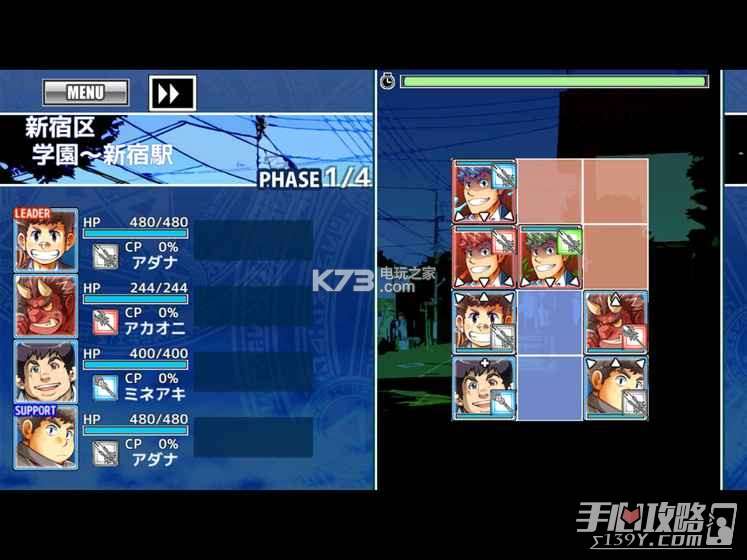747x560 pixels.
Task: Select the grinning Adana unit tile on board
Action: pos(485,322)
